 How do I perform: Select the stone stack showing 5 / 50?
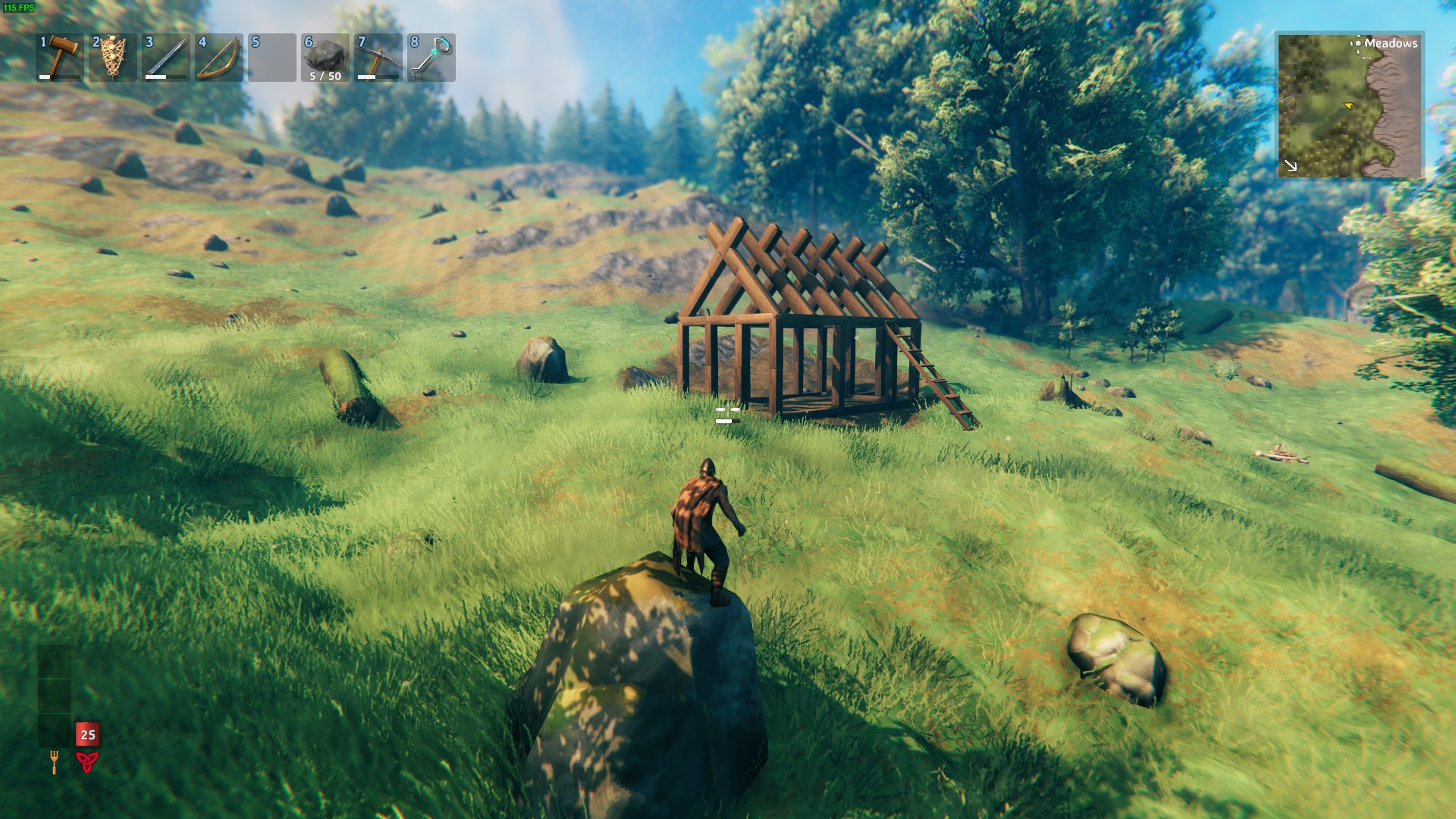pyautogui.click(x=325, y=57)
